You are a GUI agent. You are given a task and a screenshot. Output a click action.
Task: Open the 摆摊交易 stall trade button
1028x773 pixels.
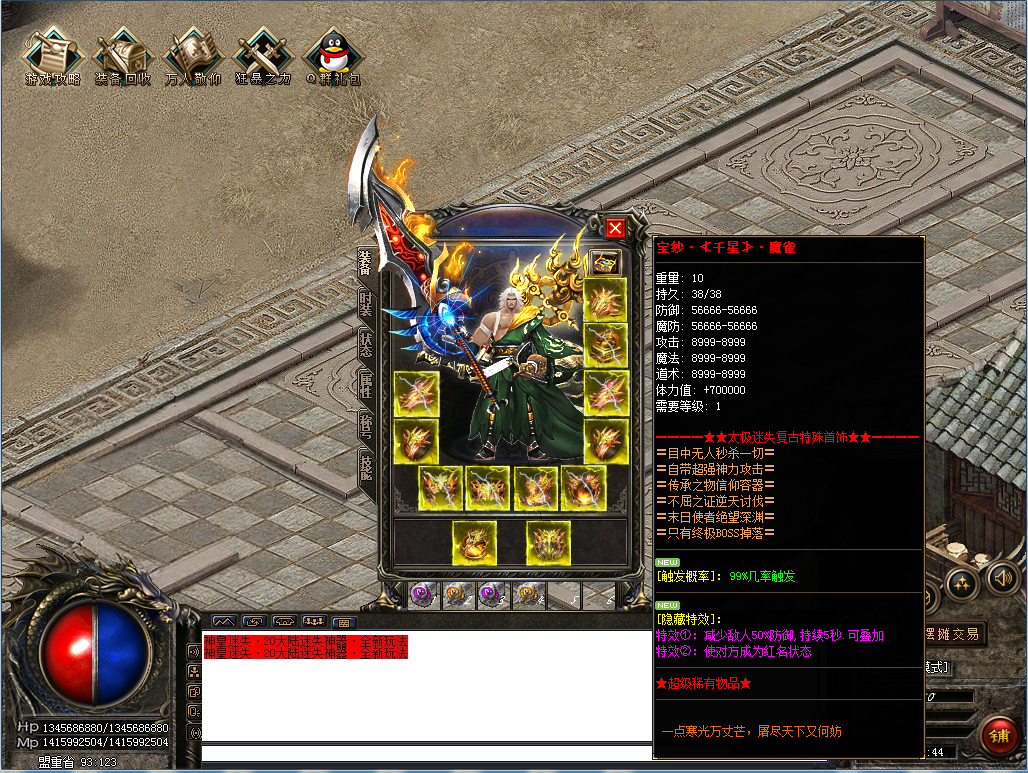pos(954,634)
